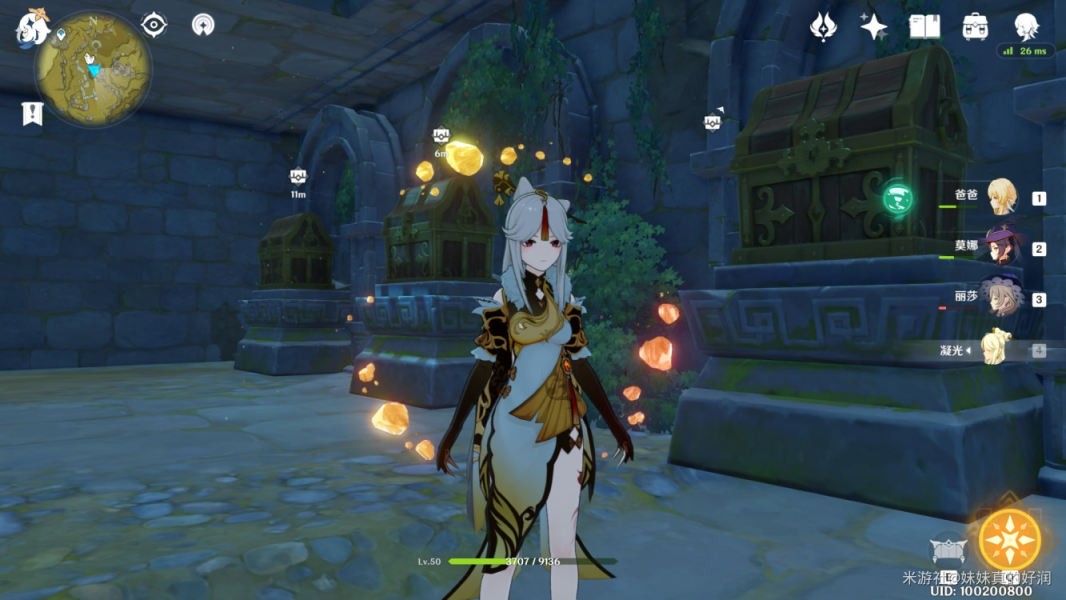This screenshot has width=1066, height=600.
Task: Open the circular minimap
Action: (x=93, y=69)
